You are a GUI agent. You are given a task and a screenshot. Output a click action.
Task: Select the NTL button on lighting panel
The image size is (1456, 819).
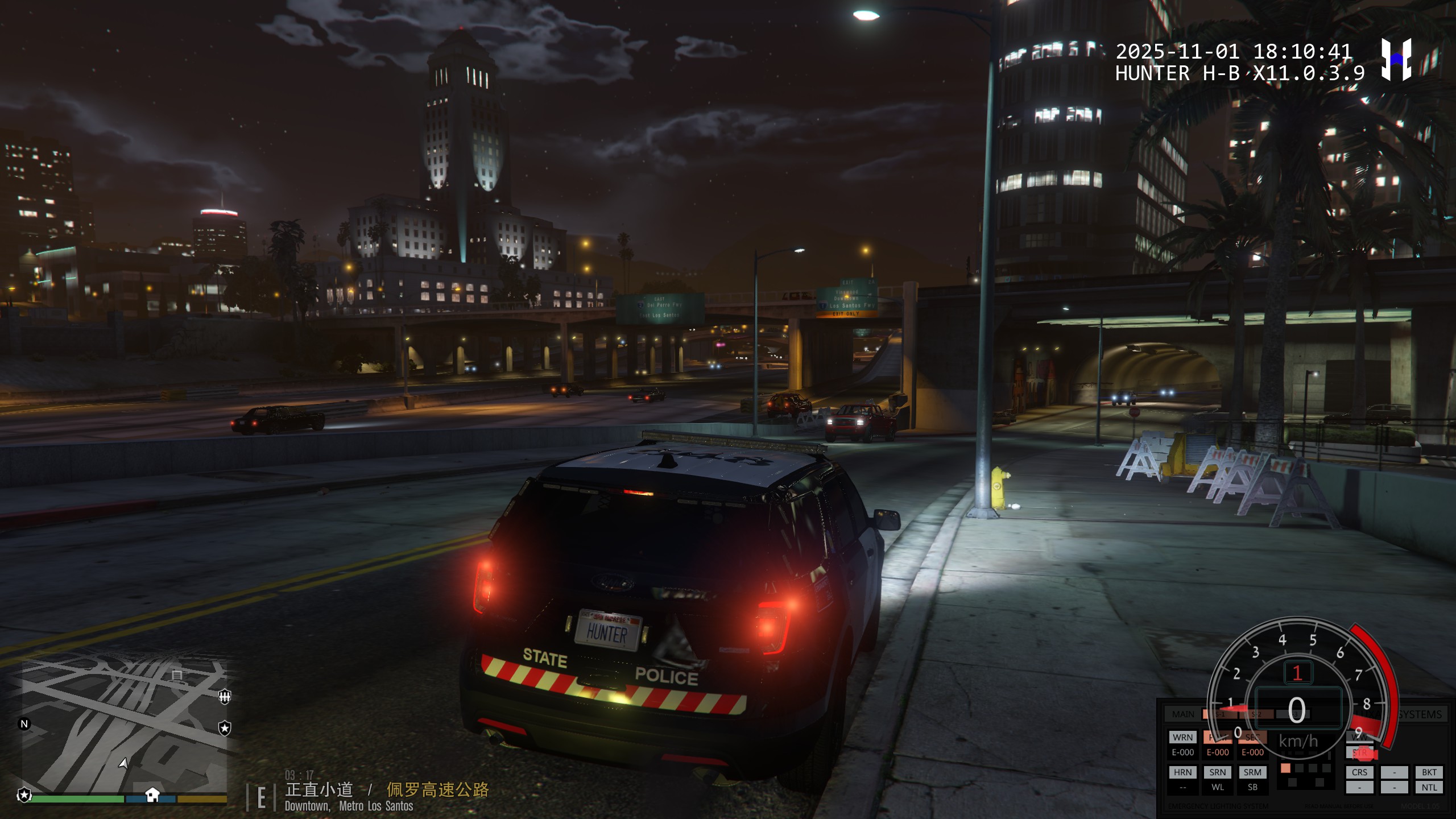(x=1429, y=788)
